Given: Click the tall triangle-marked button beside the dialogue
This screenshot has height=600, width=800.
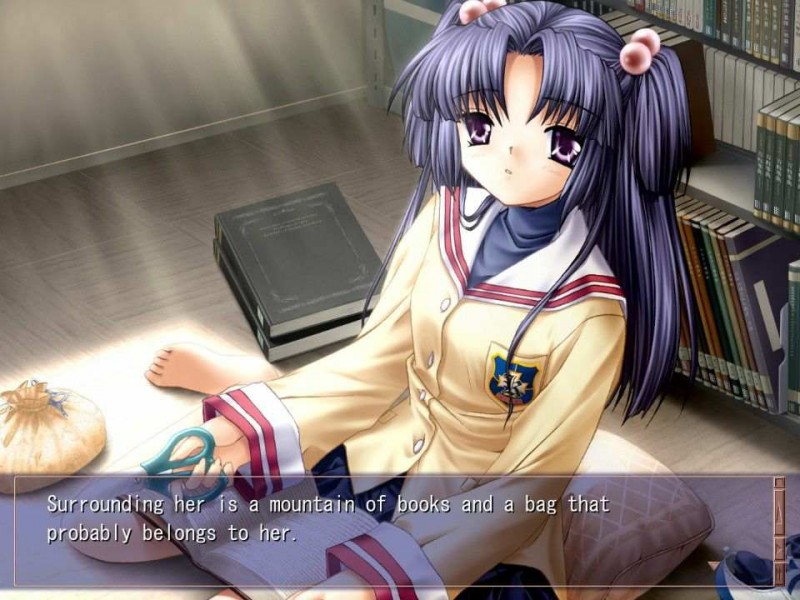Looking at the screenshot, I should tap(779, 513).
